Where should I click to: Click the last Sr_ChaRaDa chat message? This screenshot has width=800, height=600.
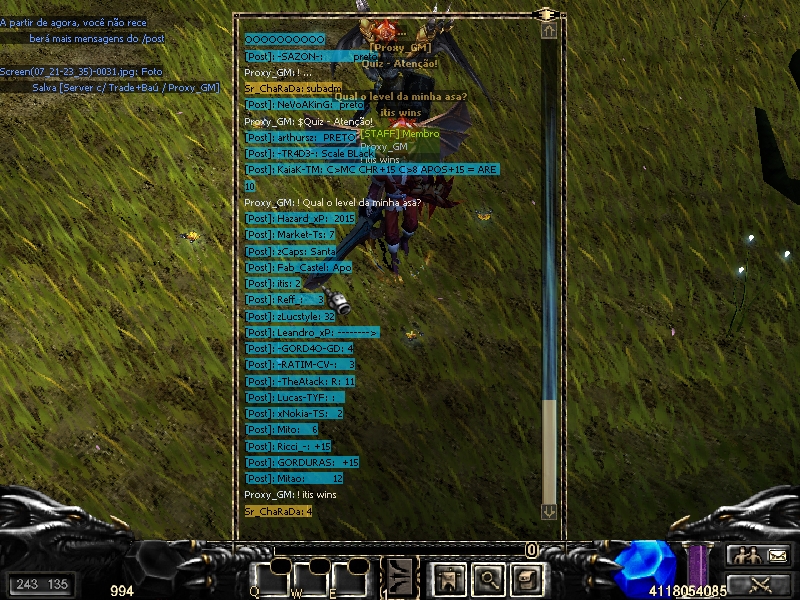click(x=279, y=511)
